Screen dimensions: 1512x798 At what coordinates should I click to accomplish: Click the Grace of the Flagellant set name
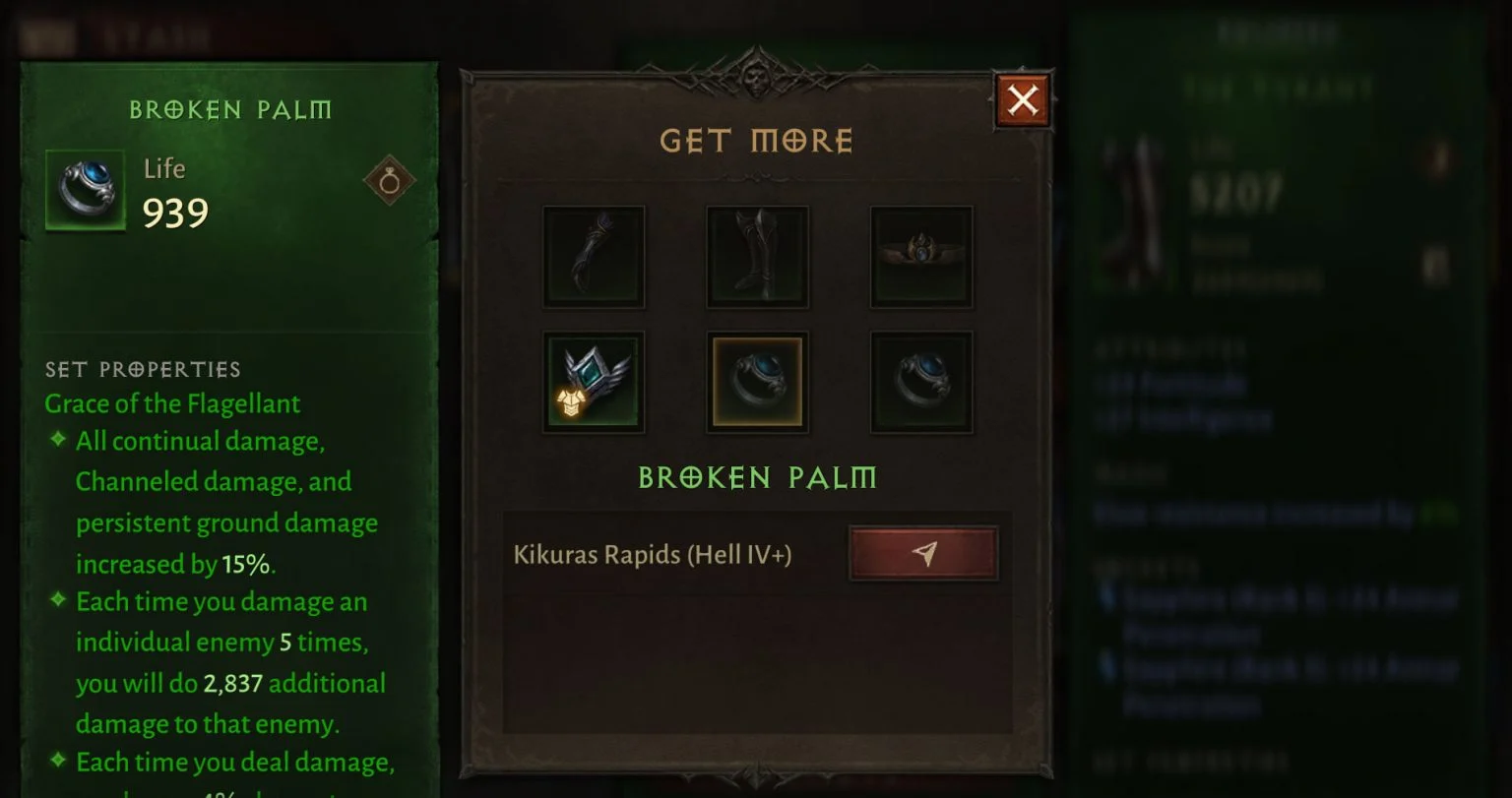[x=171, y=403]
